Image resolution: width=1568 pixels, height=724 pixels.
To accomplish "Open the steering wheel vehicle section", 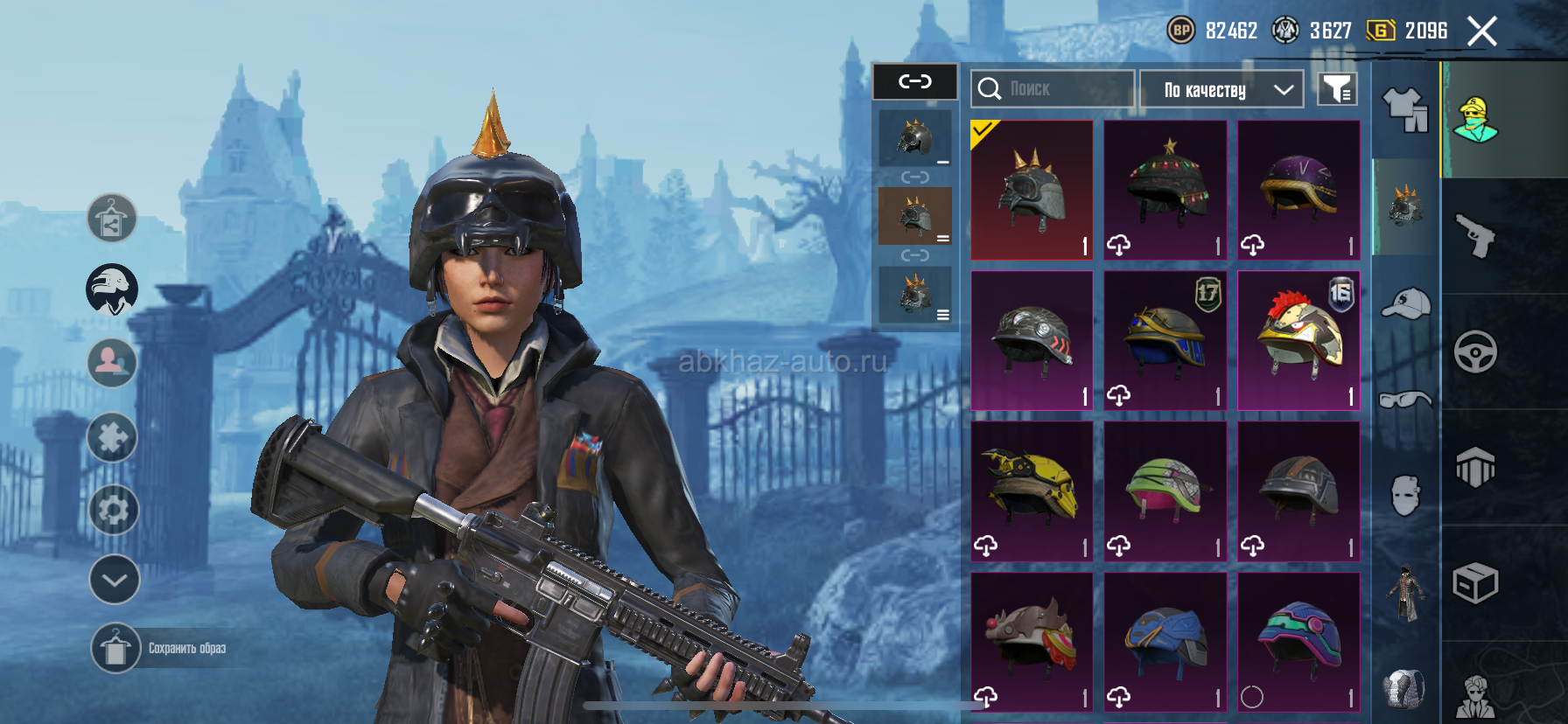I will [1475, 352].
